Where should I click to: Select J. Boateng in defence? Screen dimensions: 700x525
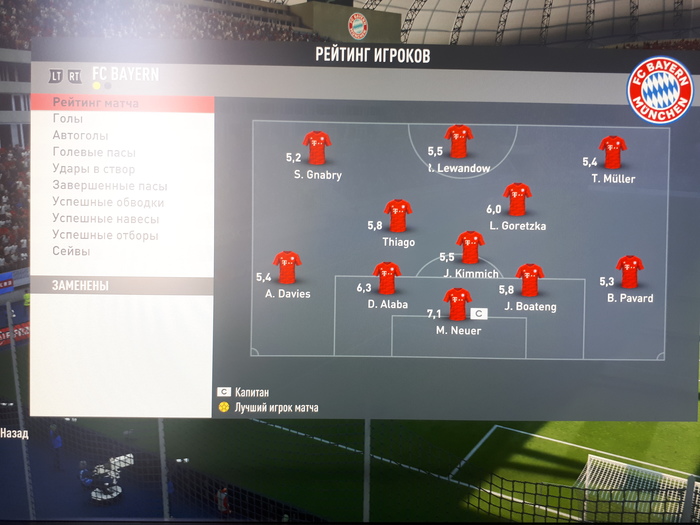(x=529, y=280)
